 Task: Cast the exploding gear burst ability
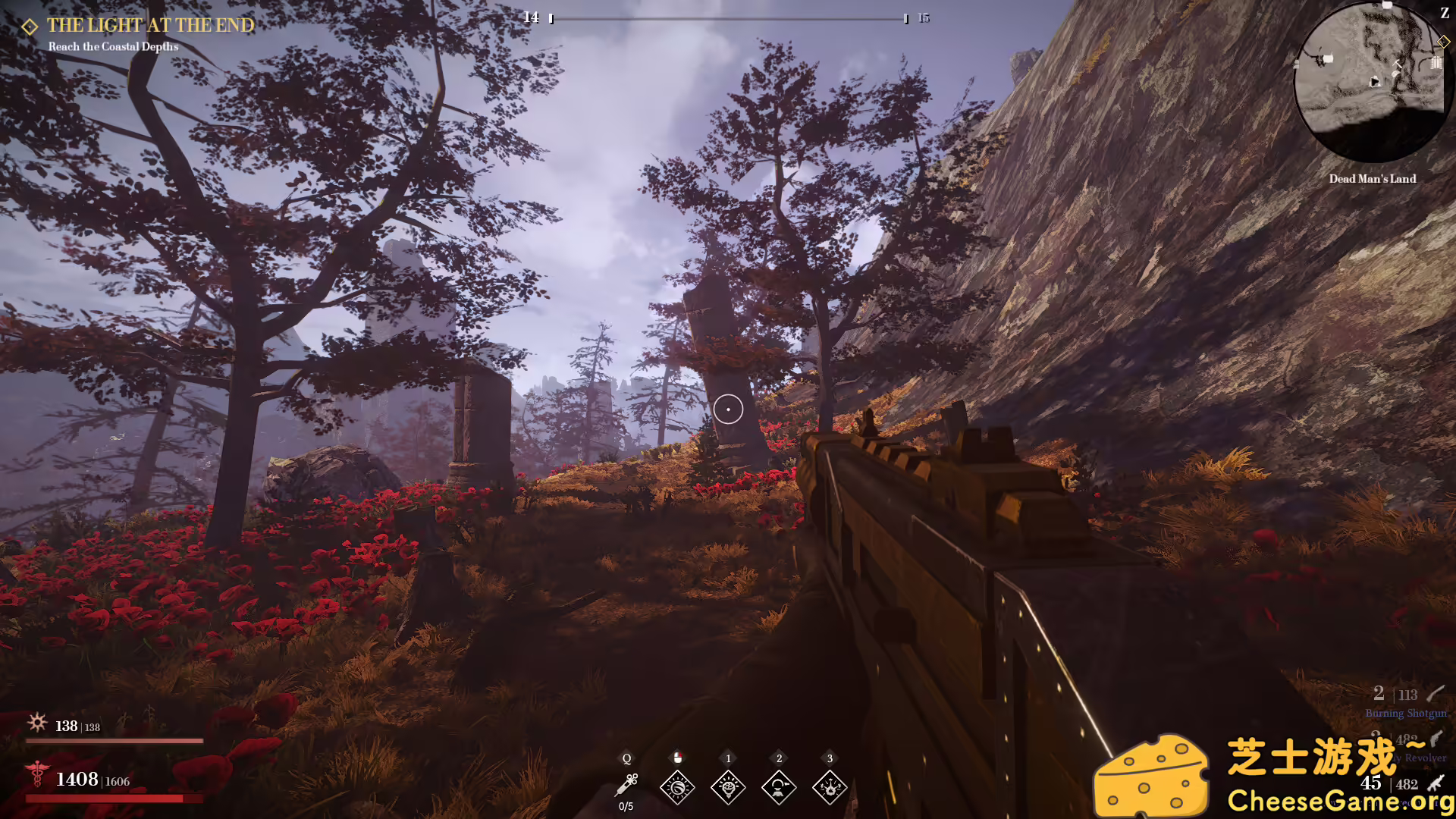[x=830, y=787]
